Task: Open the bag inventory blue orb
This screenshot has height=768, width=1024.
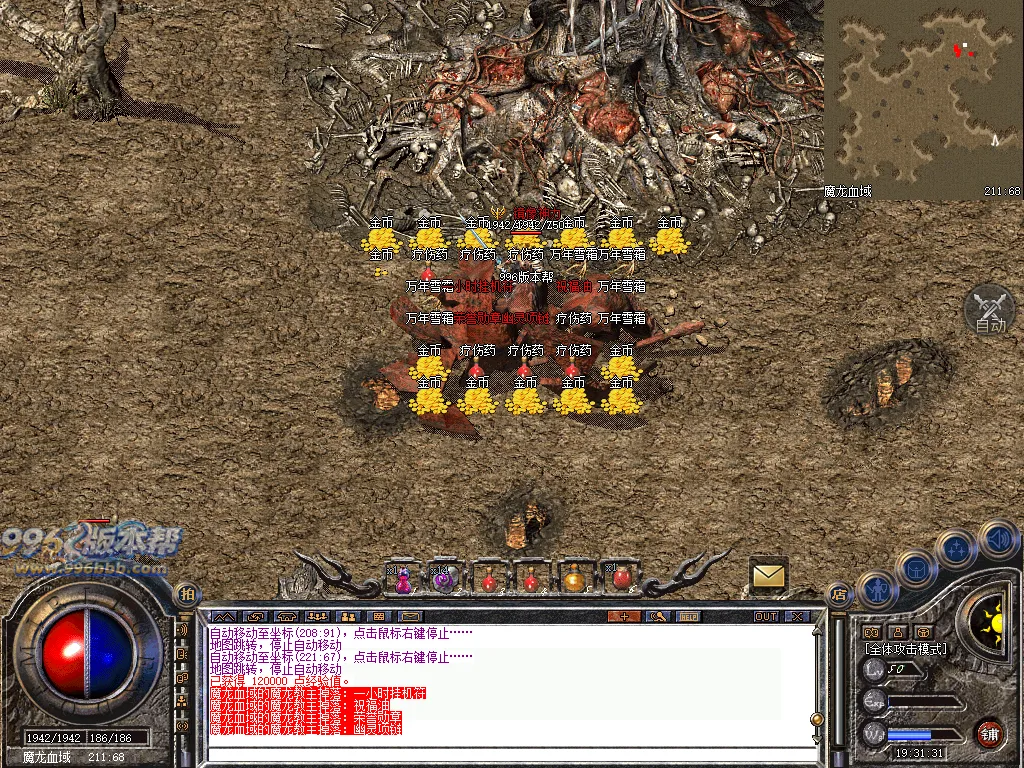Action: tap(915, 568)
